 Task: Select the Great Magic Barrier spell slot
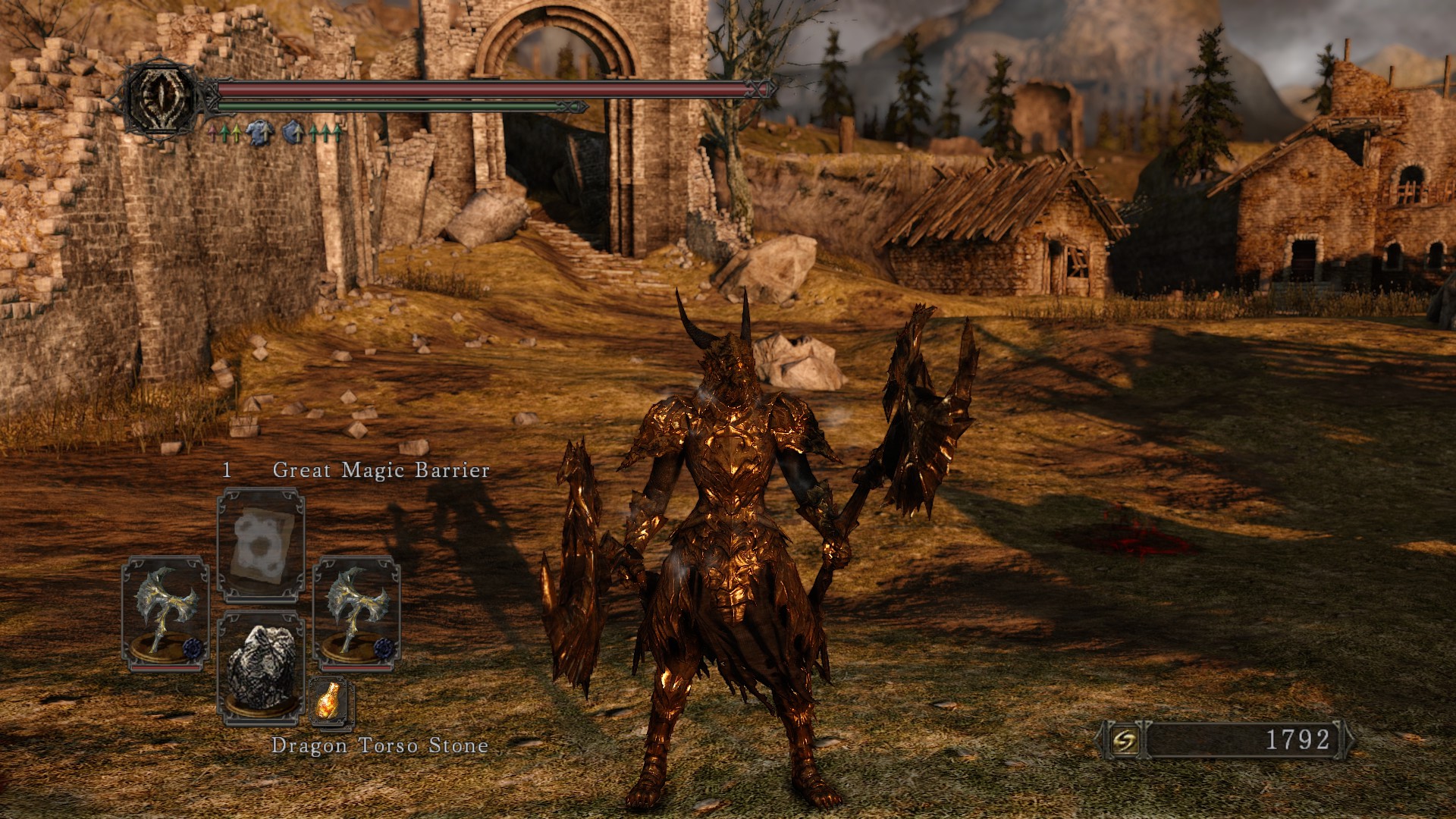point(261,544)
